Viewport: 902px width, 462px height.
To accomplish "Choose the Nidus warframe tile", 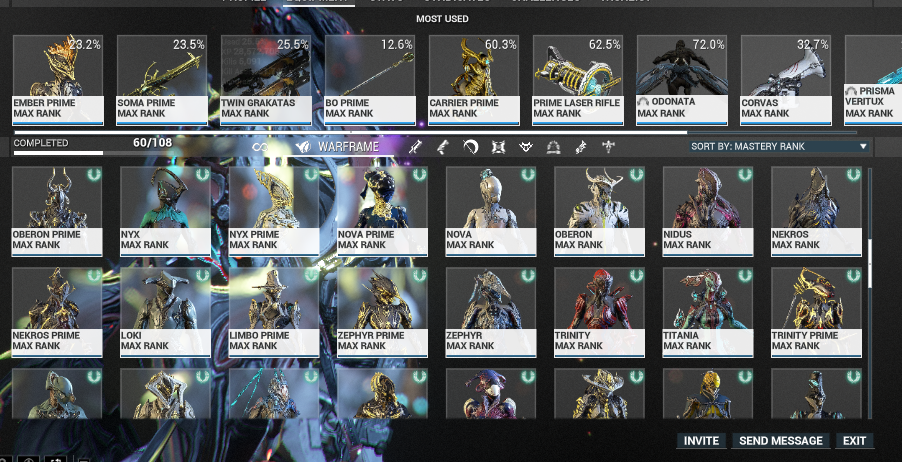I will click(x=708, y=212).
